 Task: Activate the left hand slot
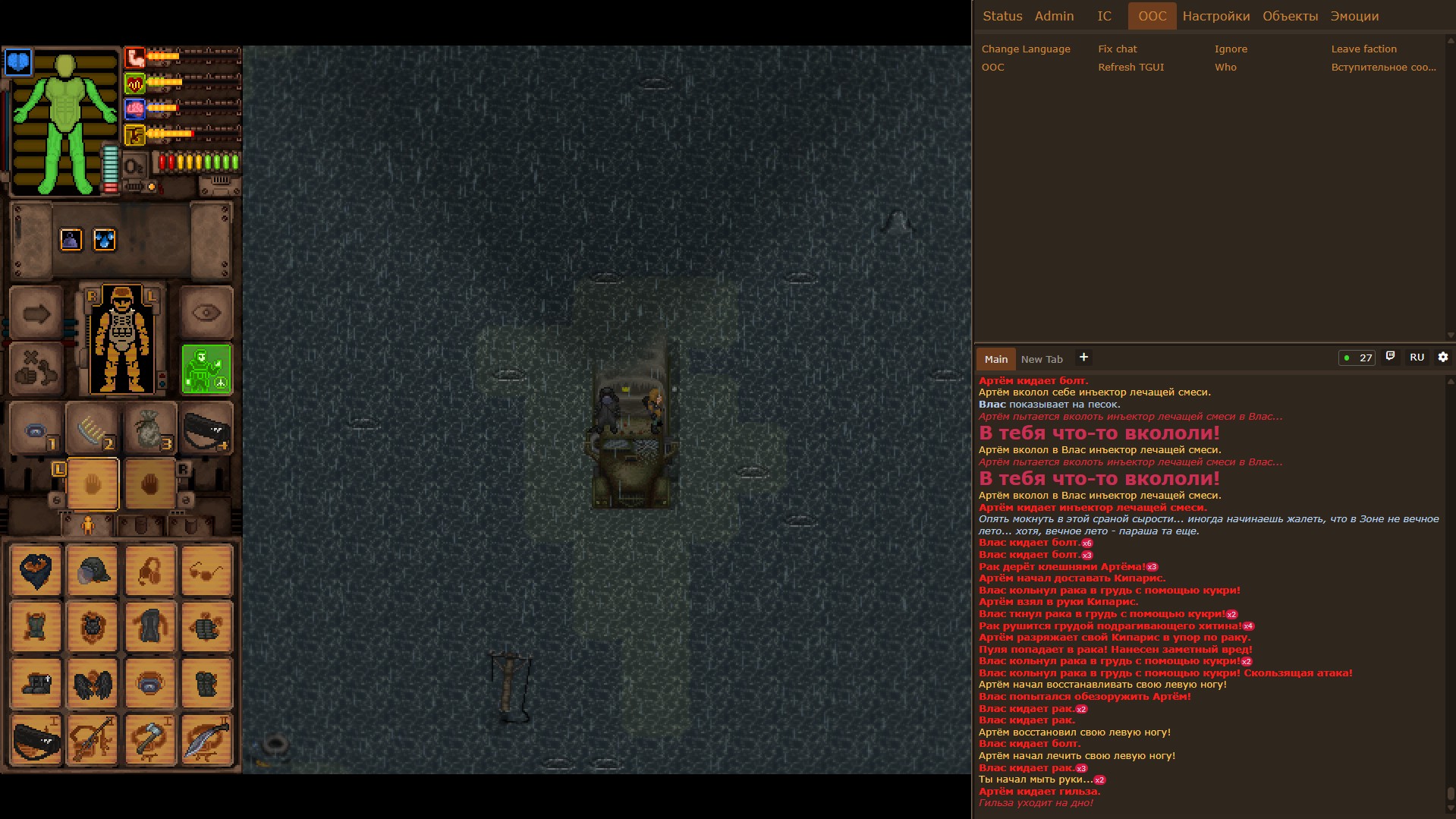93,484
